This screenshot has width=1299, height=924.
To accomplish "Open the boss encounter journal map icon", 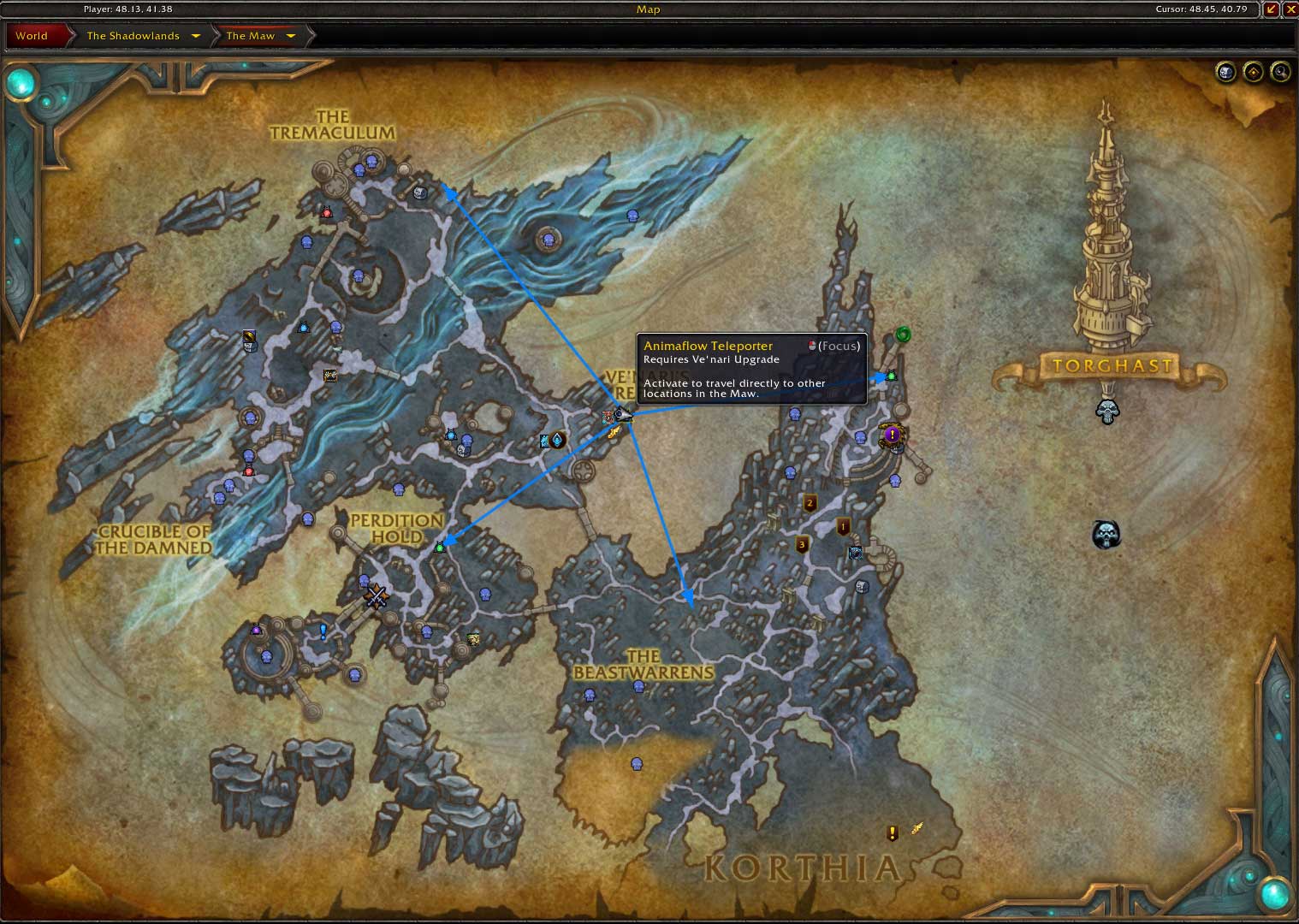I will pyautogui.click(x=1225, y=72).
